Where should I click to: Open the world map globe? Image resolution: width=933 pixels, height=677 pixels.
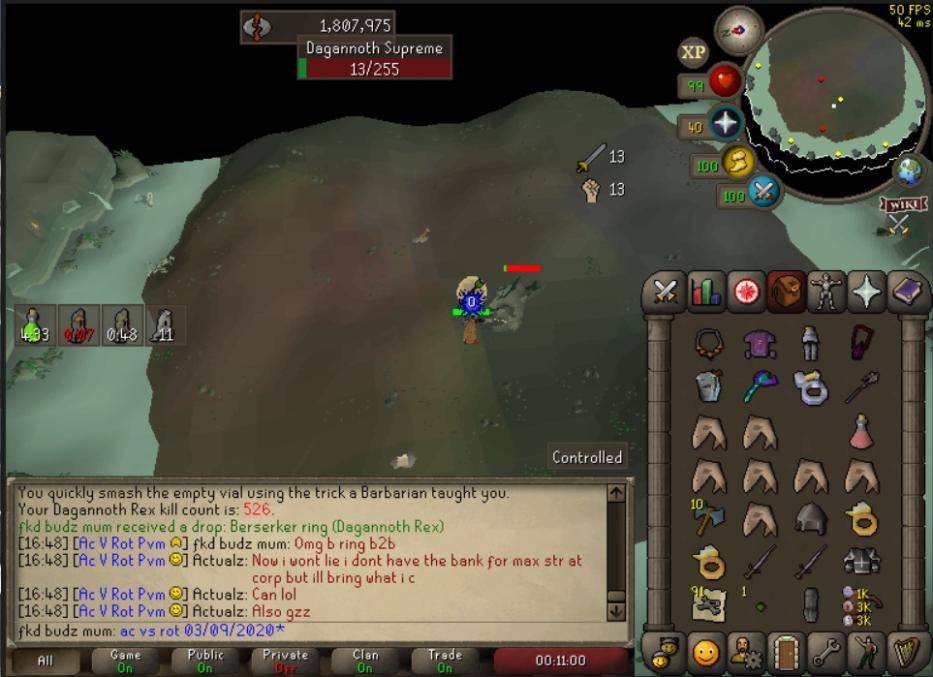tap(909, 170)
